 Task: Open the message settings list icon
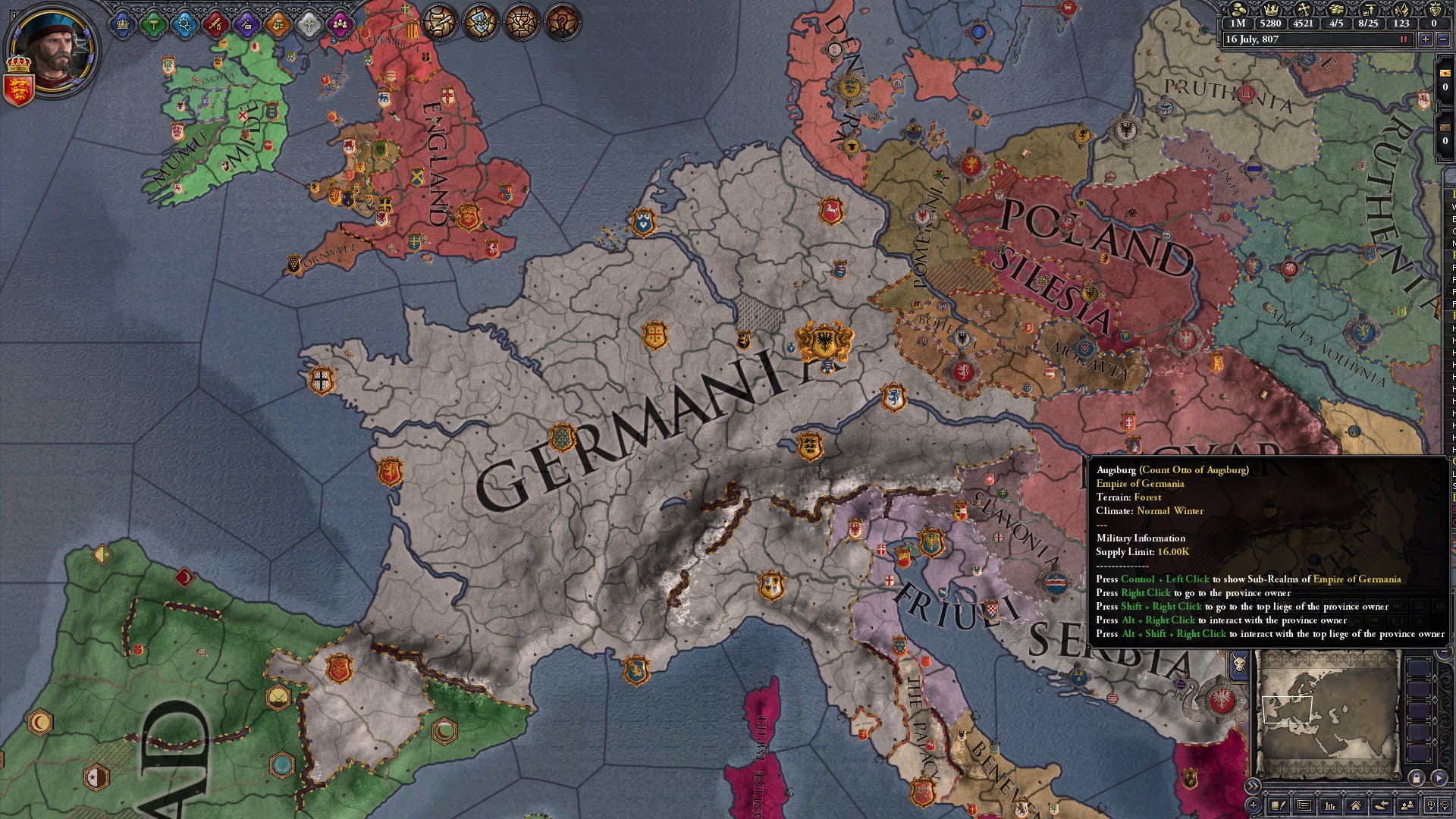(x=1304, y=806)
